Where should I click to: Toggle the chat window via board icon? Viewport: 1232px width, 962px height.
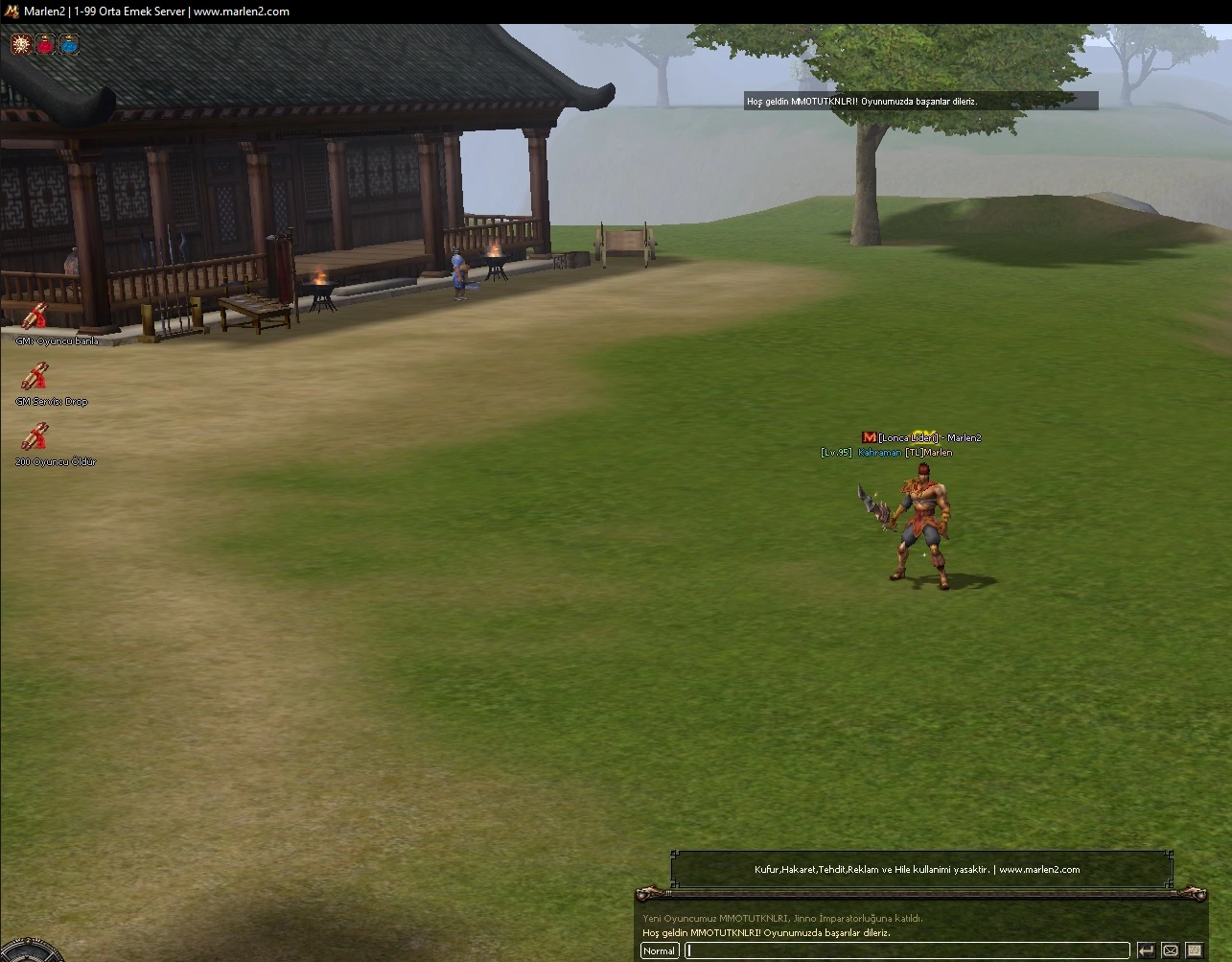click(1196, 950)
